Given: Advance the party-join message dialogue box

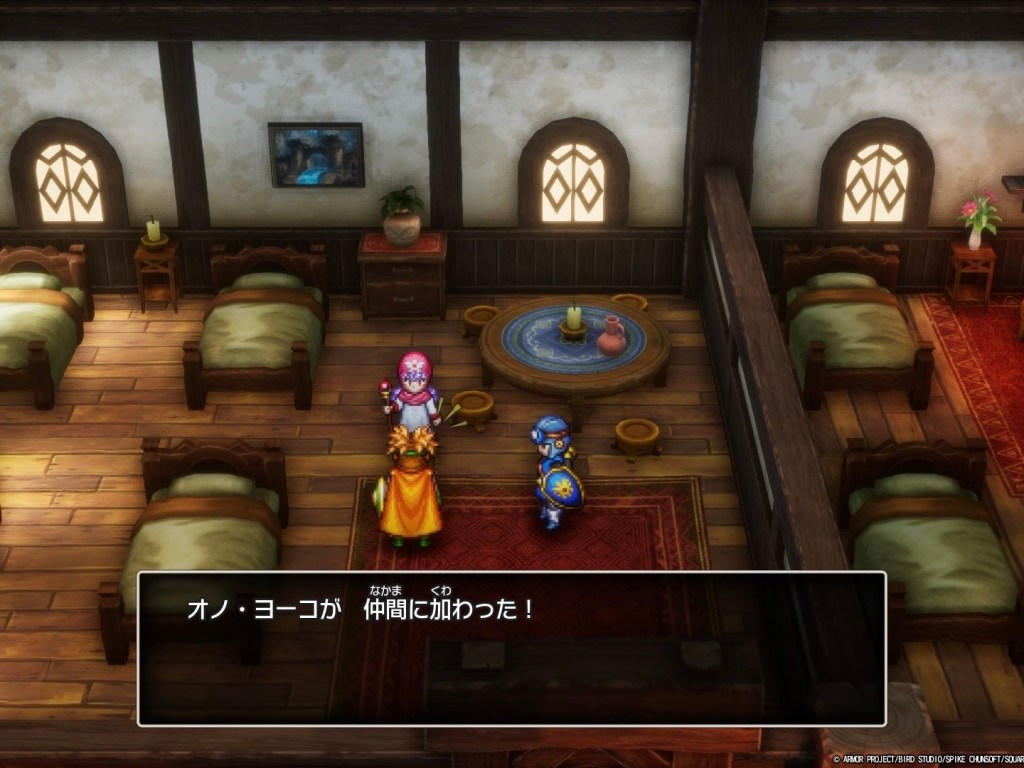Looking at the screenshot, I should (x=511, y=648).
